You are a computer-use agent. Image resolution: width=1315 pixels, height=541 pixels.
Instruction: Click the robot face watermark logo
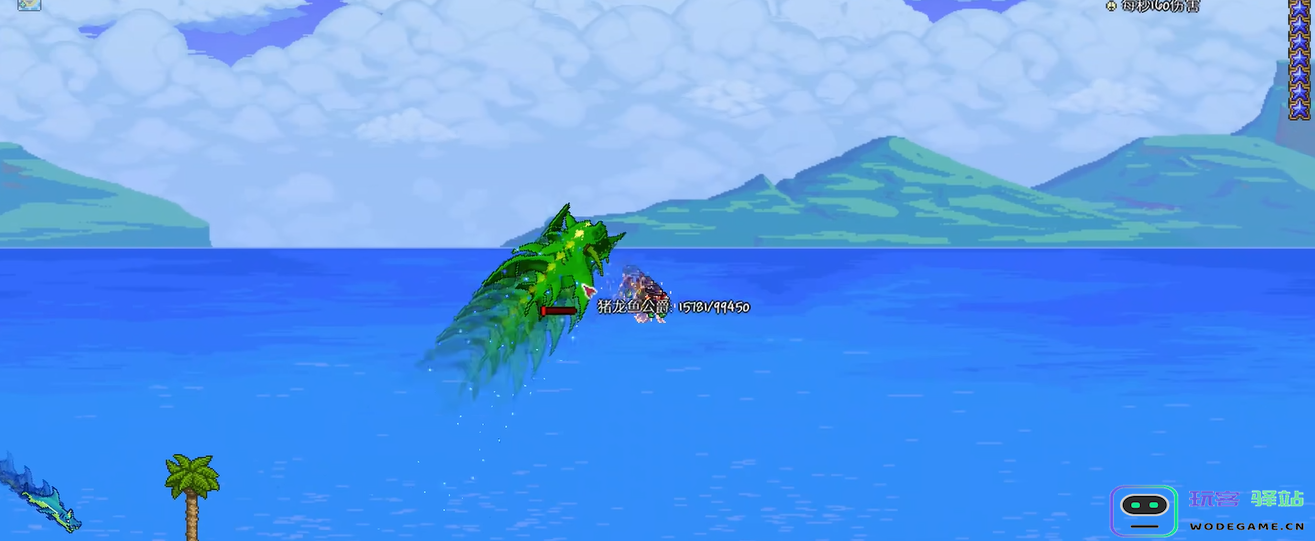(1144, 510)
